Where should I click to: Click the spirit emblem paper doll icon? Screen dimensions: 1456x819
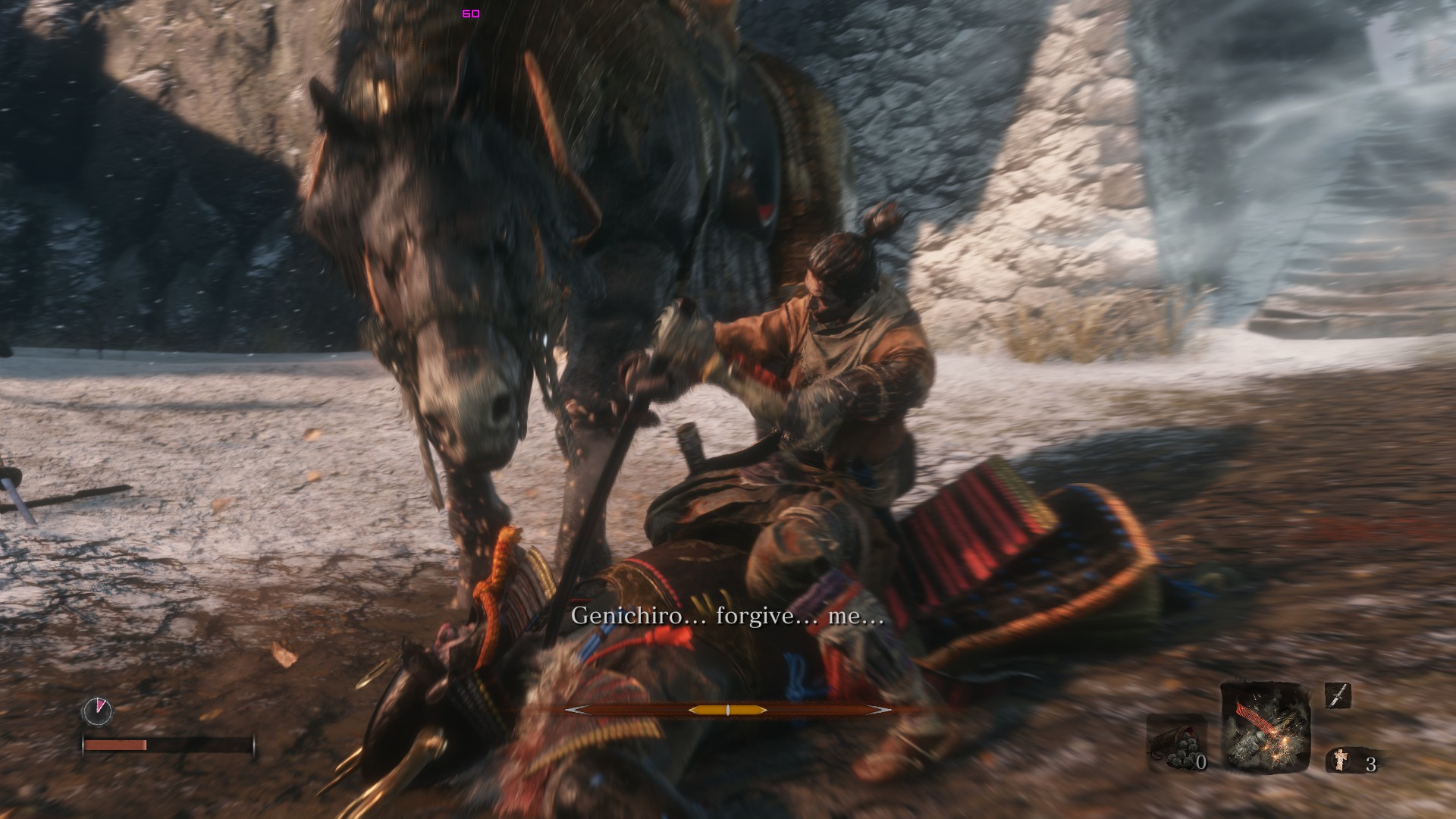(1341, 760)
